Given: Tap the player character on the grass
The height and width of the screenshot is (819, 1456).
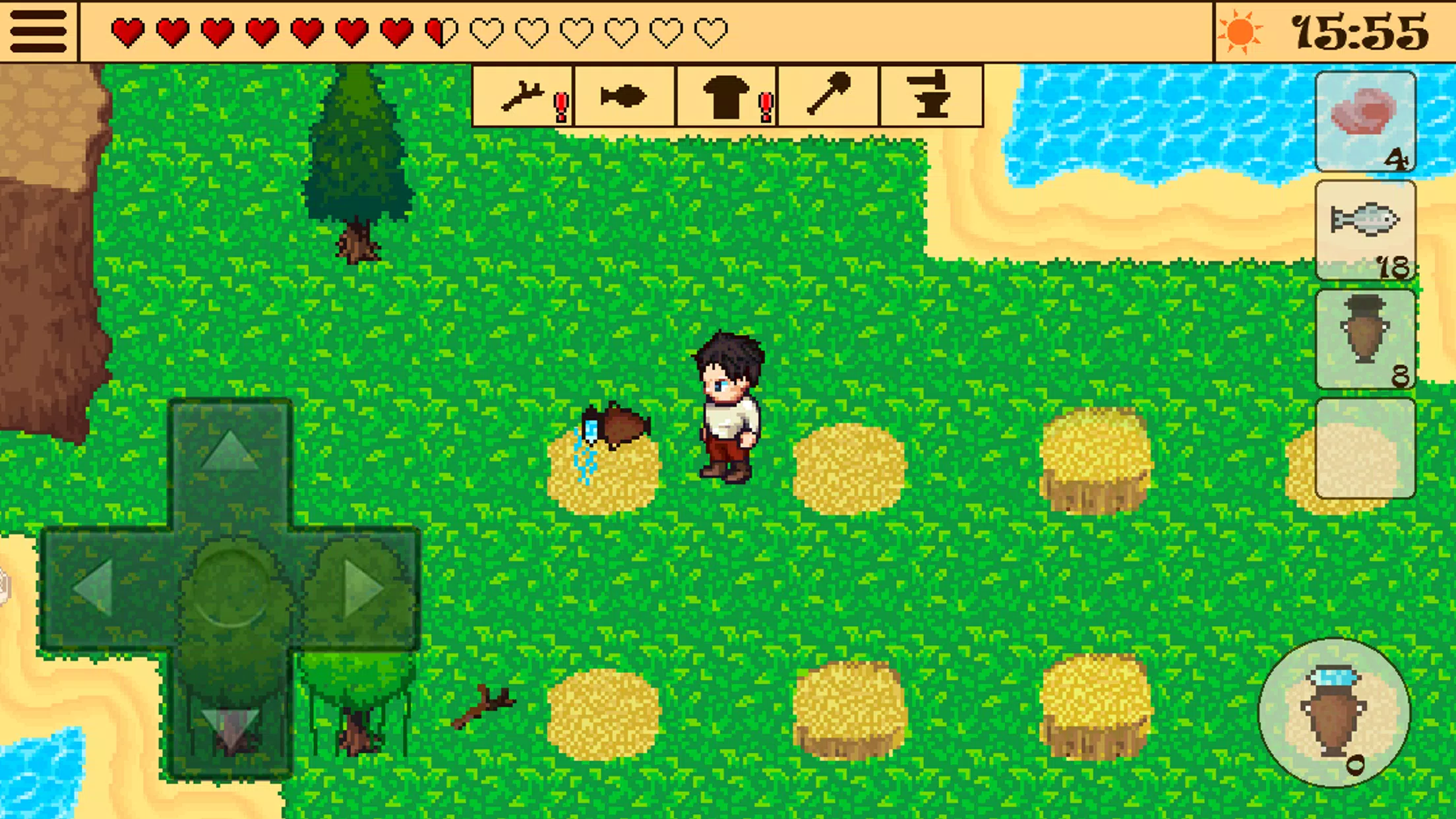Looking at the screenshot, I should tap(729, 402).
